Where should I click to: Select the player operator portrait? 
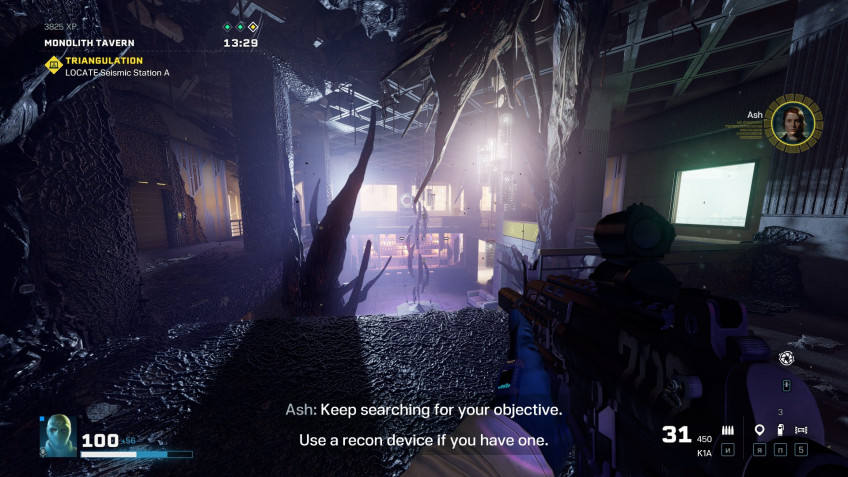(x=58, y=436)
